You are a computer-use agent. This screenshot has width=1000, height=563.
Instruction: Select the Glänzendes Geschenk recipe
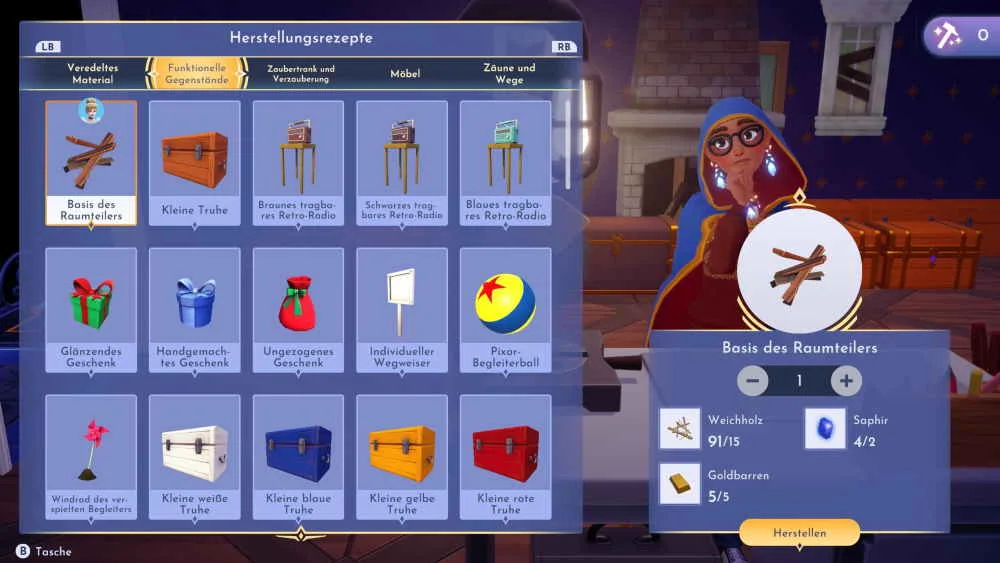tap(91, 309)
